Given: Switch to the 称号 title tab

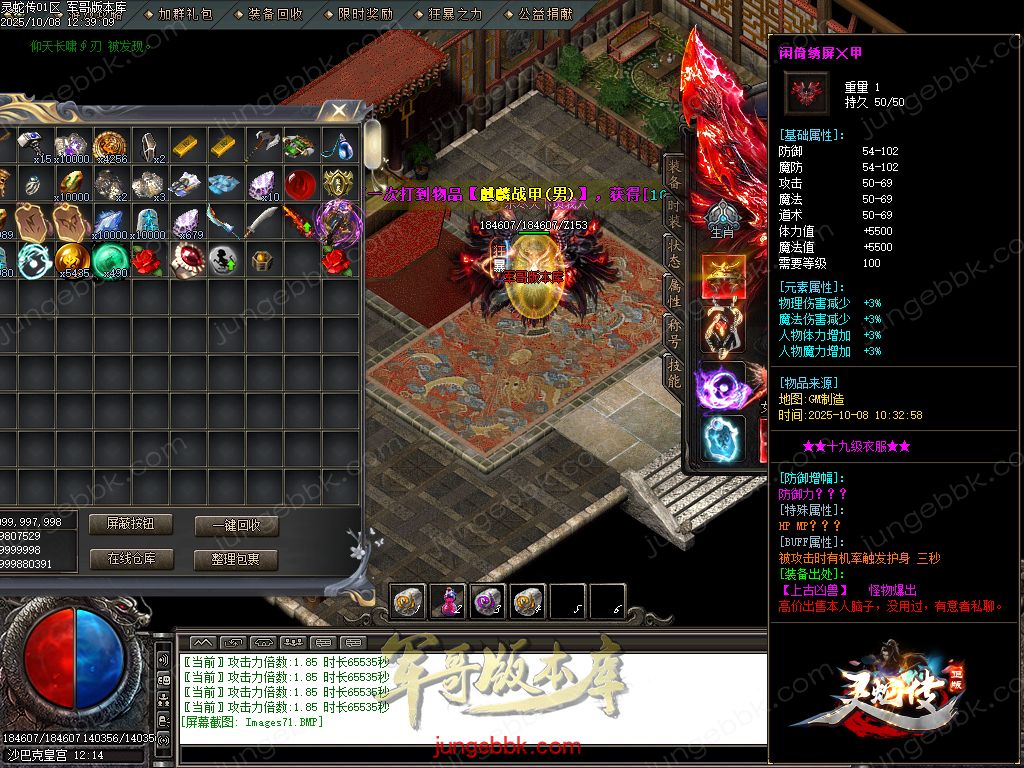Looking at the screenshot, I should [x=674, y=332].
